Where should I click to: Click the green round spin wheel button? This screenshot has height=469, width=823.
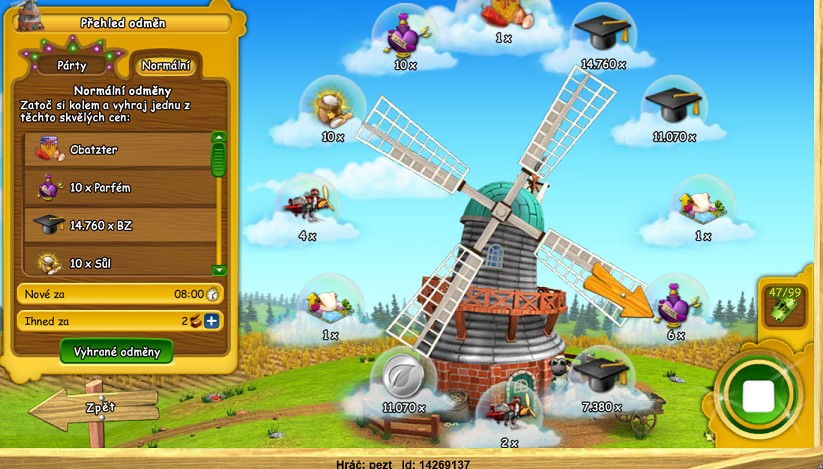click(757, 396)
